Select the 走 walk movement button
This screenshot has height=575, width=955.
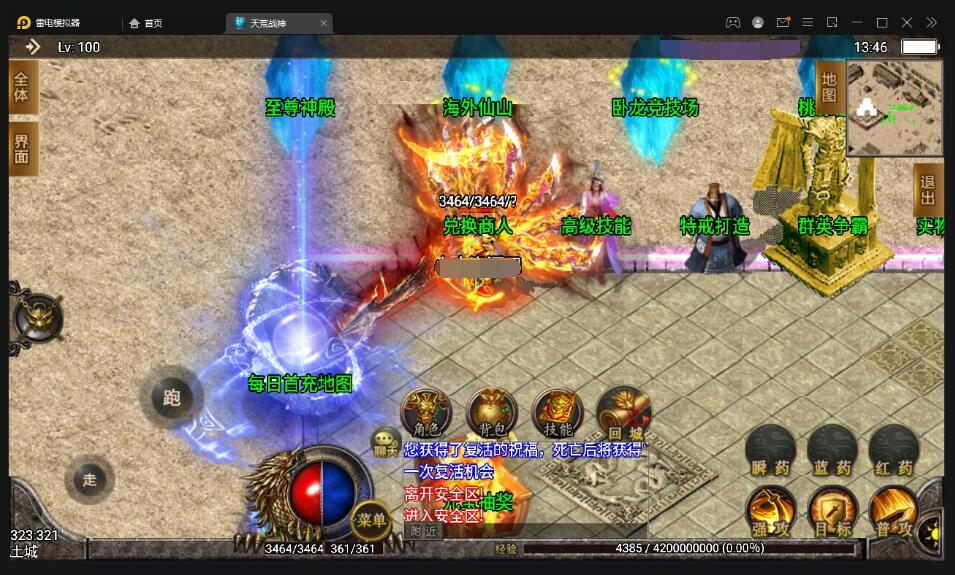click(x=90, y=480)
